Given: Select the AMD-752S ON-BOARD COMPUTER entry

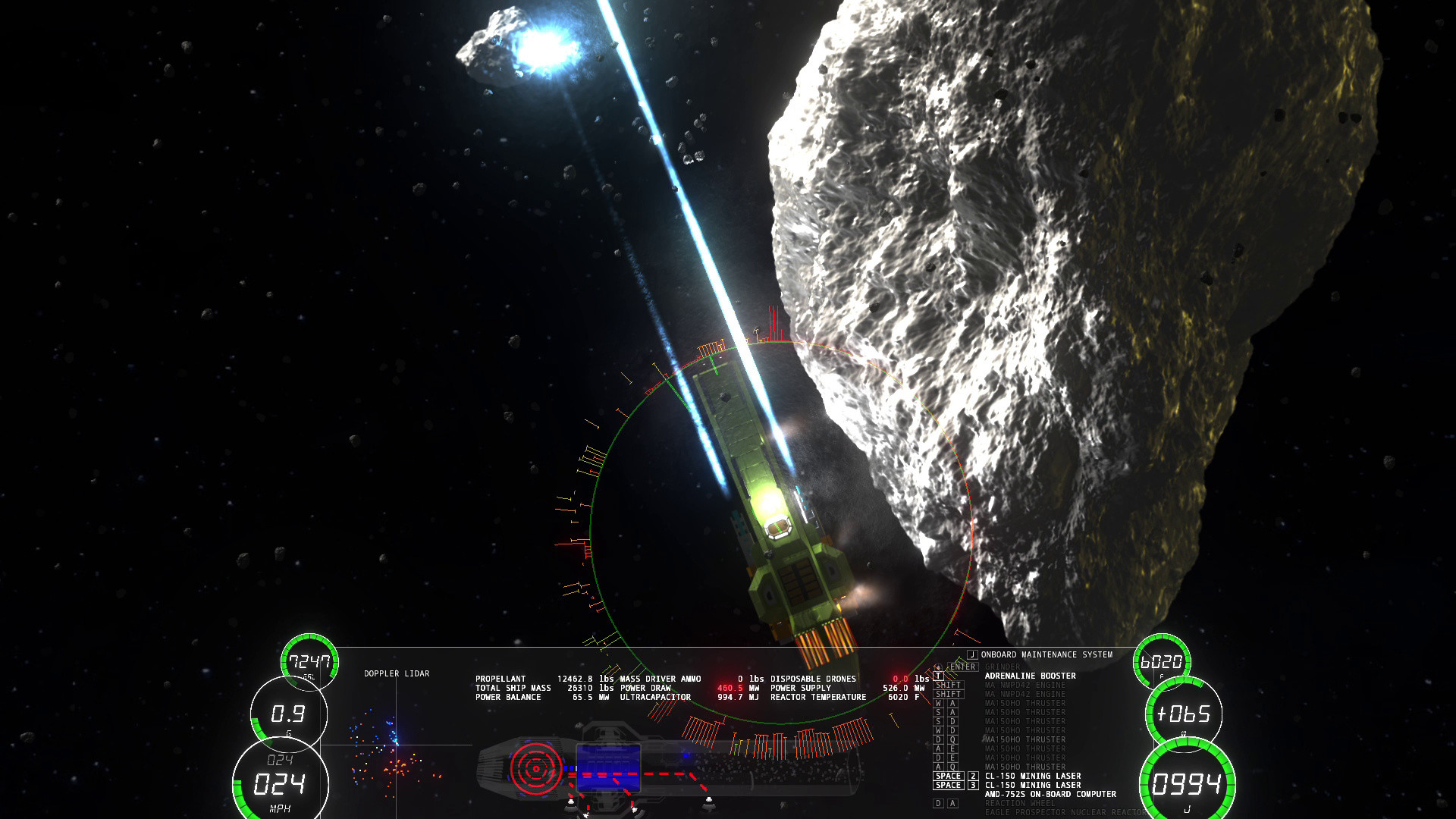Looking at the screenshot, I should [x=1050, y=794].
